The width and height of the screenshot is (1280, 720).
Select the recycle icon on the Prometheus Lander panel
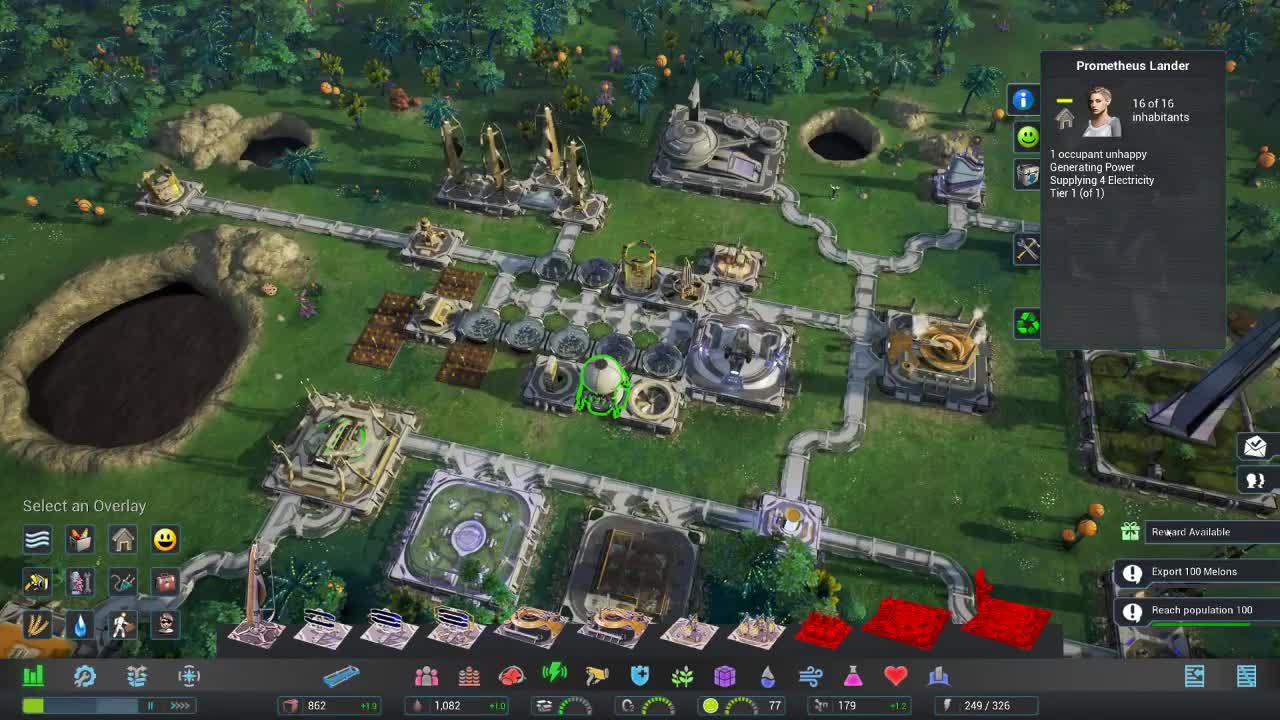(1026, 324)
